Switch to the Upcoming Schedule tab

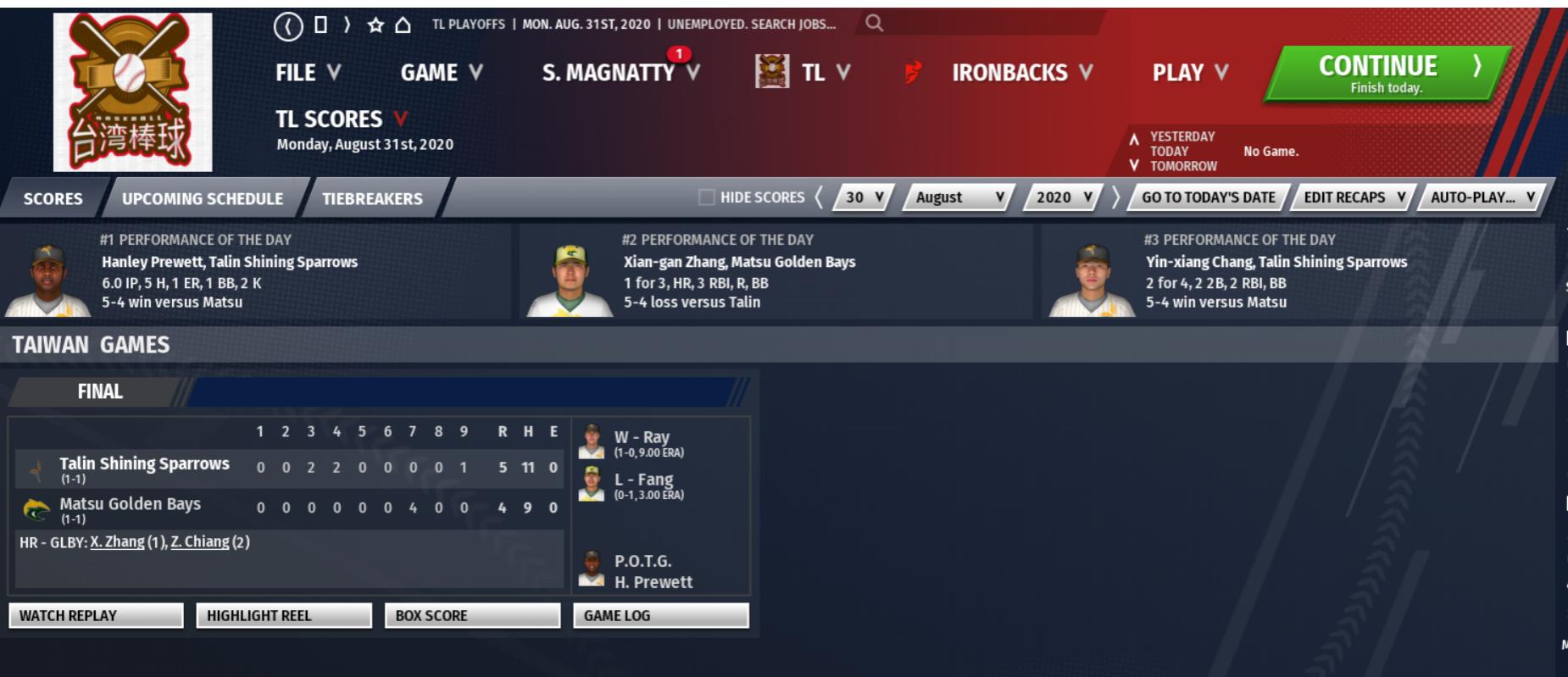pyautogui.click(x=203, y=198)
